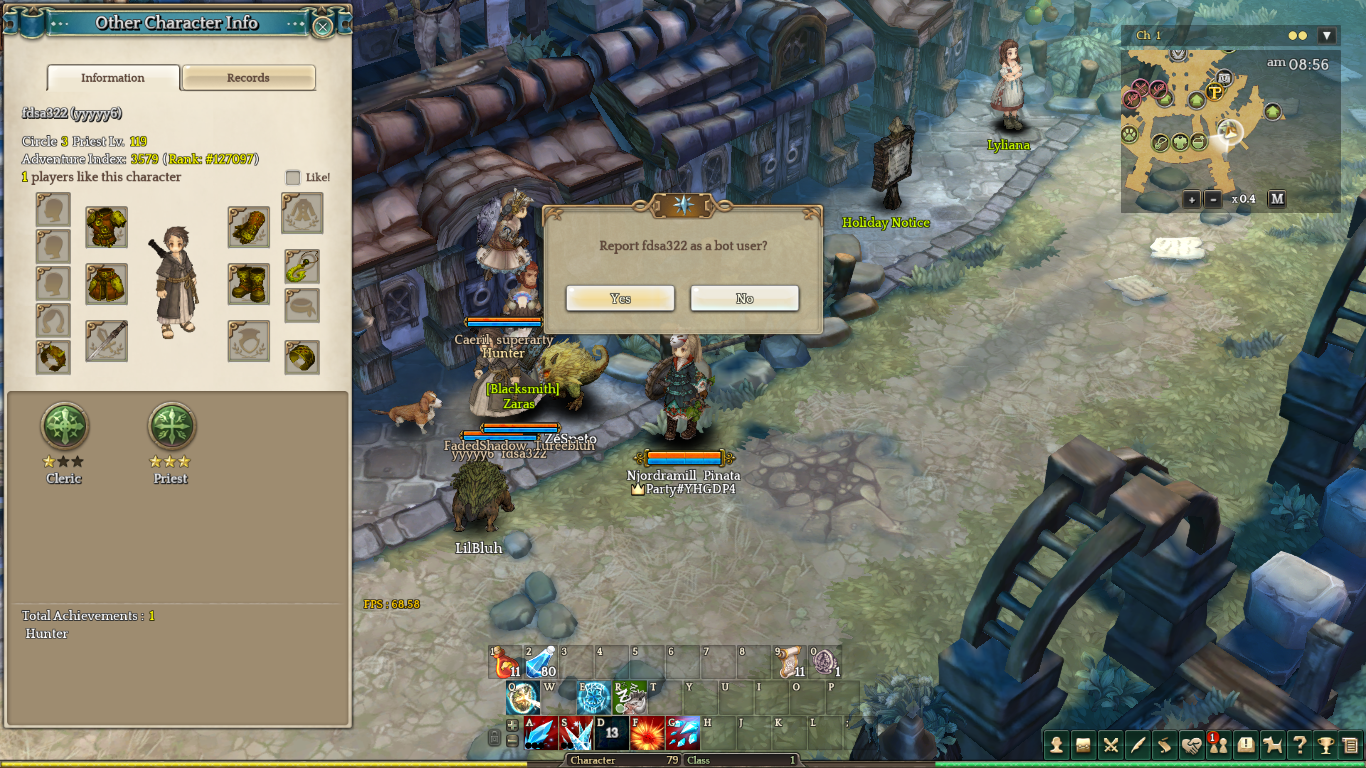Open the channel dropdown arrow
Viewport: 1366px width, 768px height.
tap(1327, 36)
